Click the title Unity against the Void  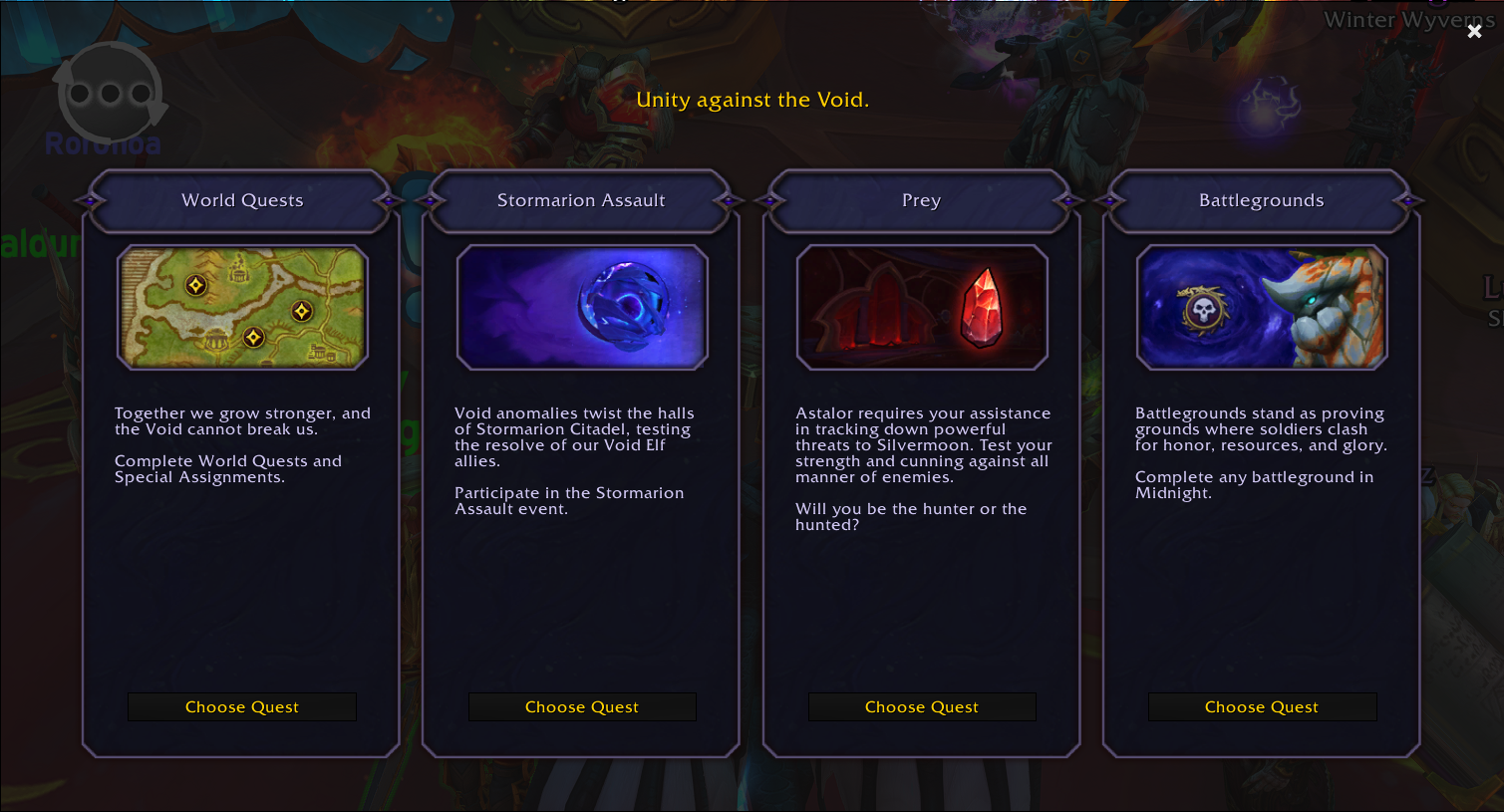(x=752, y=100)
